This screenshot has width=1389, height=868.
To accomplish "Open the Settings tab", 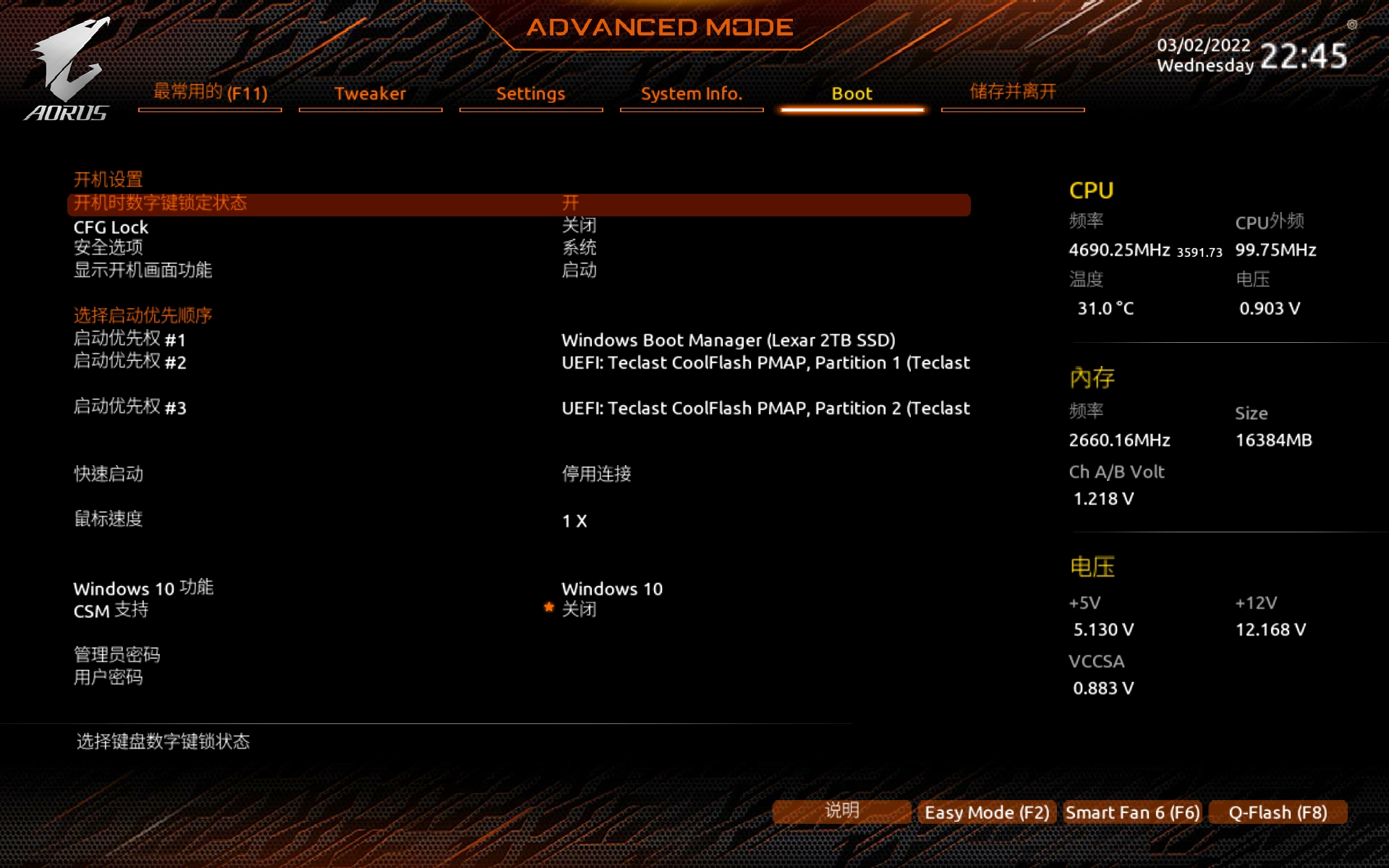I will (x=530, y=93).
